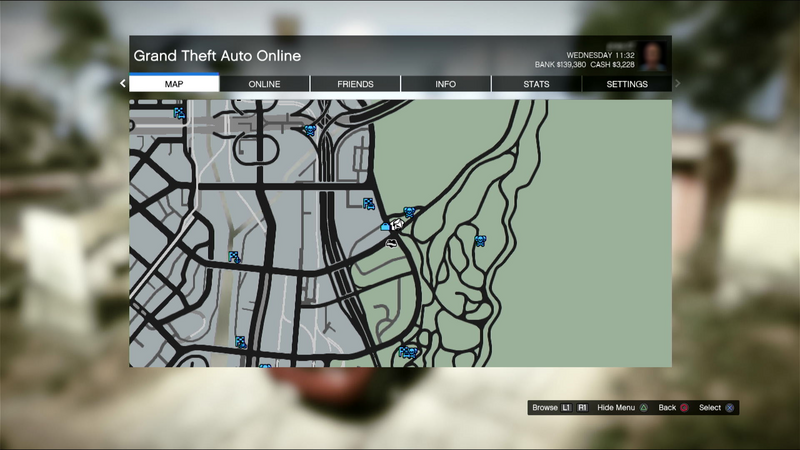Switch to the Online tab

(264, 84)
